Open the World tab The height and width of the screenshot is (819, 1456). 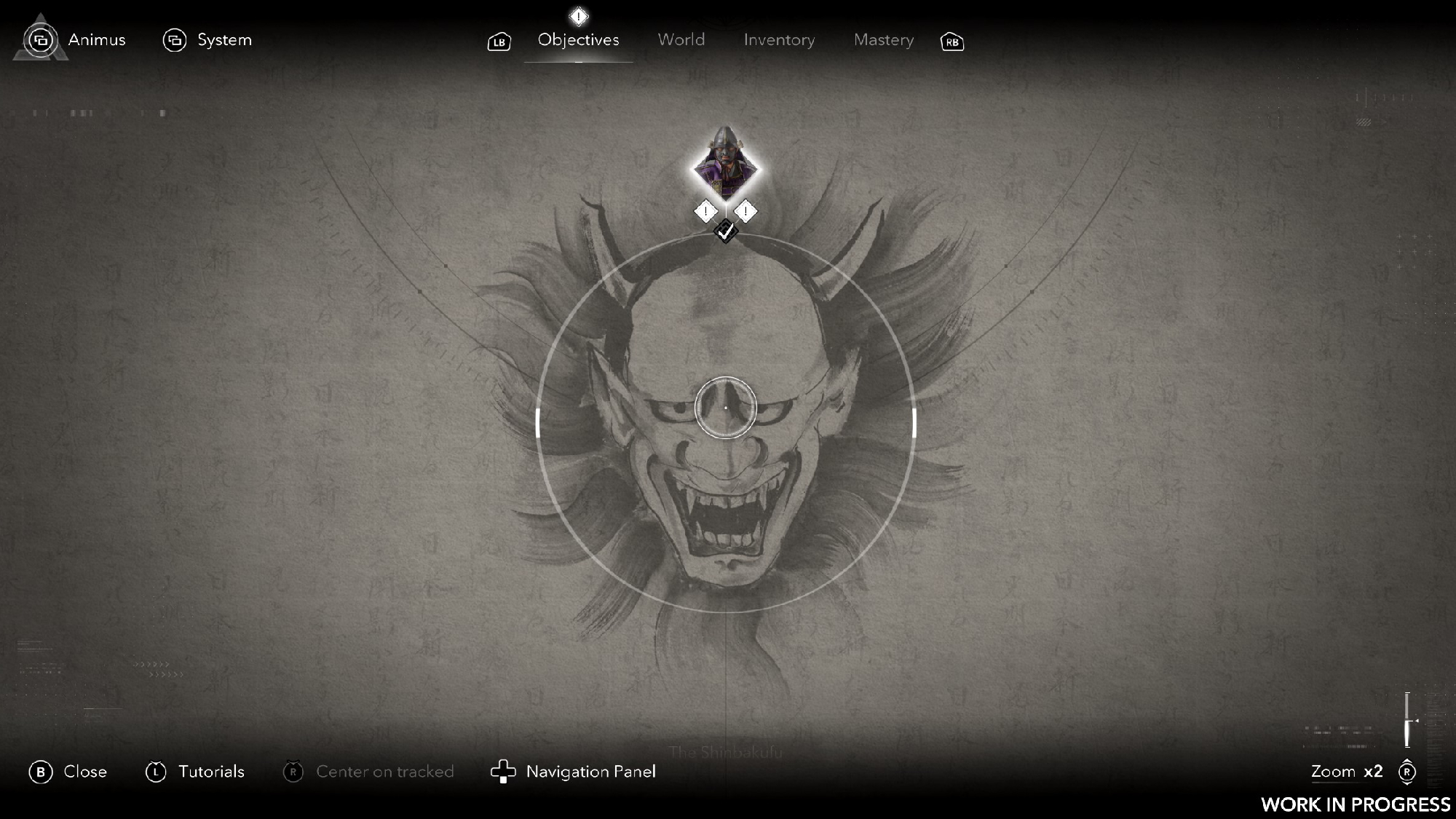681,40
